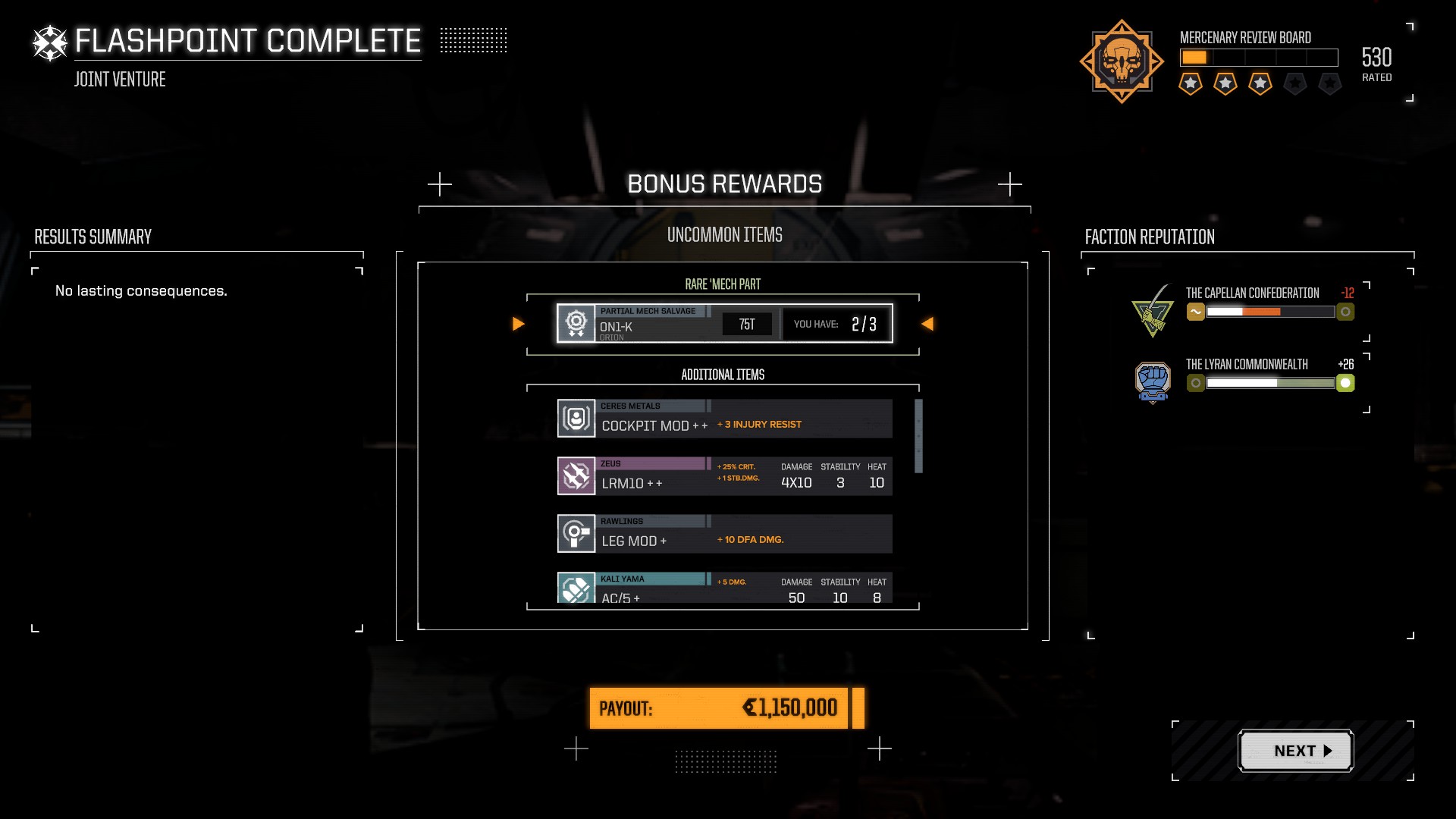1456x819 pixels.
Task: Expand the Rare 'Mech Part section
Action: [723, 284]
